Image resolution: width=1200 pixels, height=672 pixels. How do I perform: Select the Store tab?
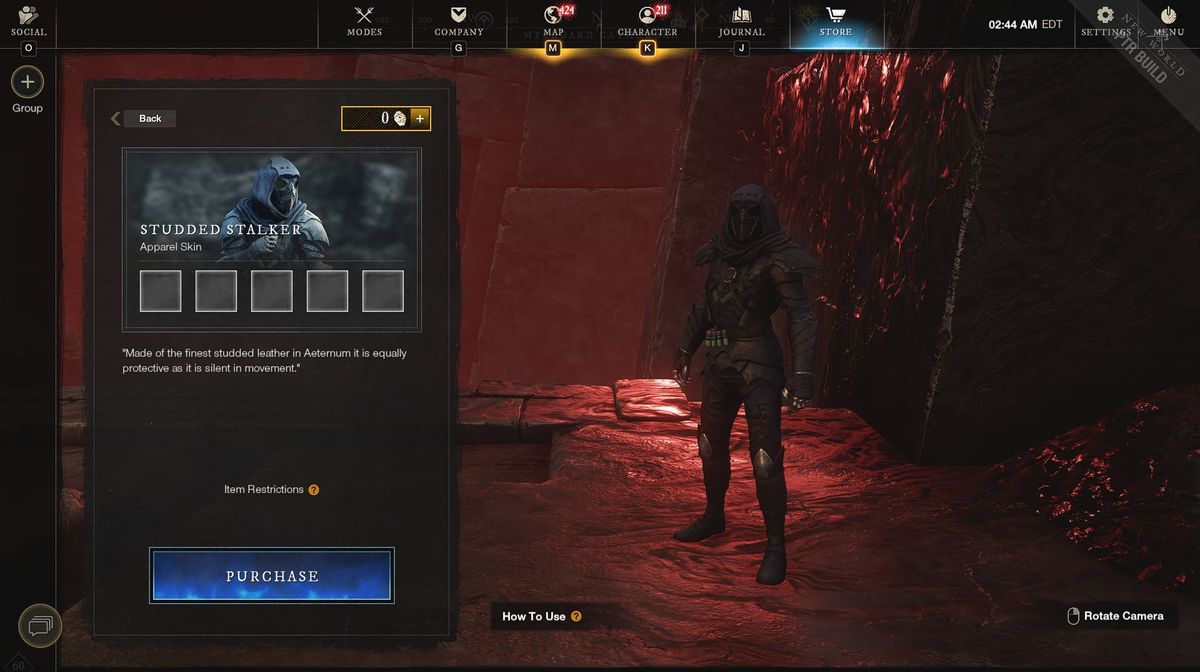(x=836, y=21)
